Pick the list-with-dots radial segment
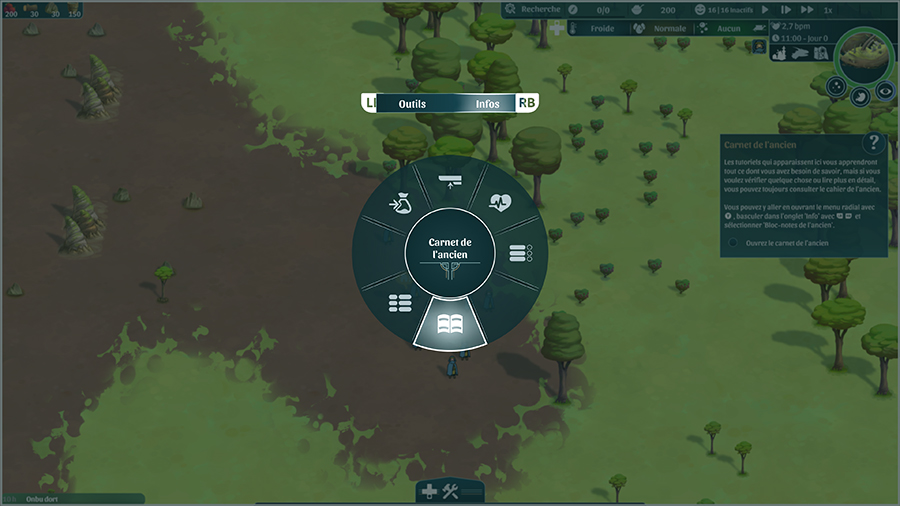Image resolution: width=900 pixels, height=506 pixels. 521,254
